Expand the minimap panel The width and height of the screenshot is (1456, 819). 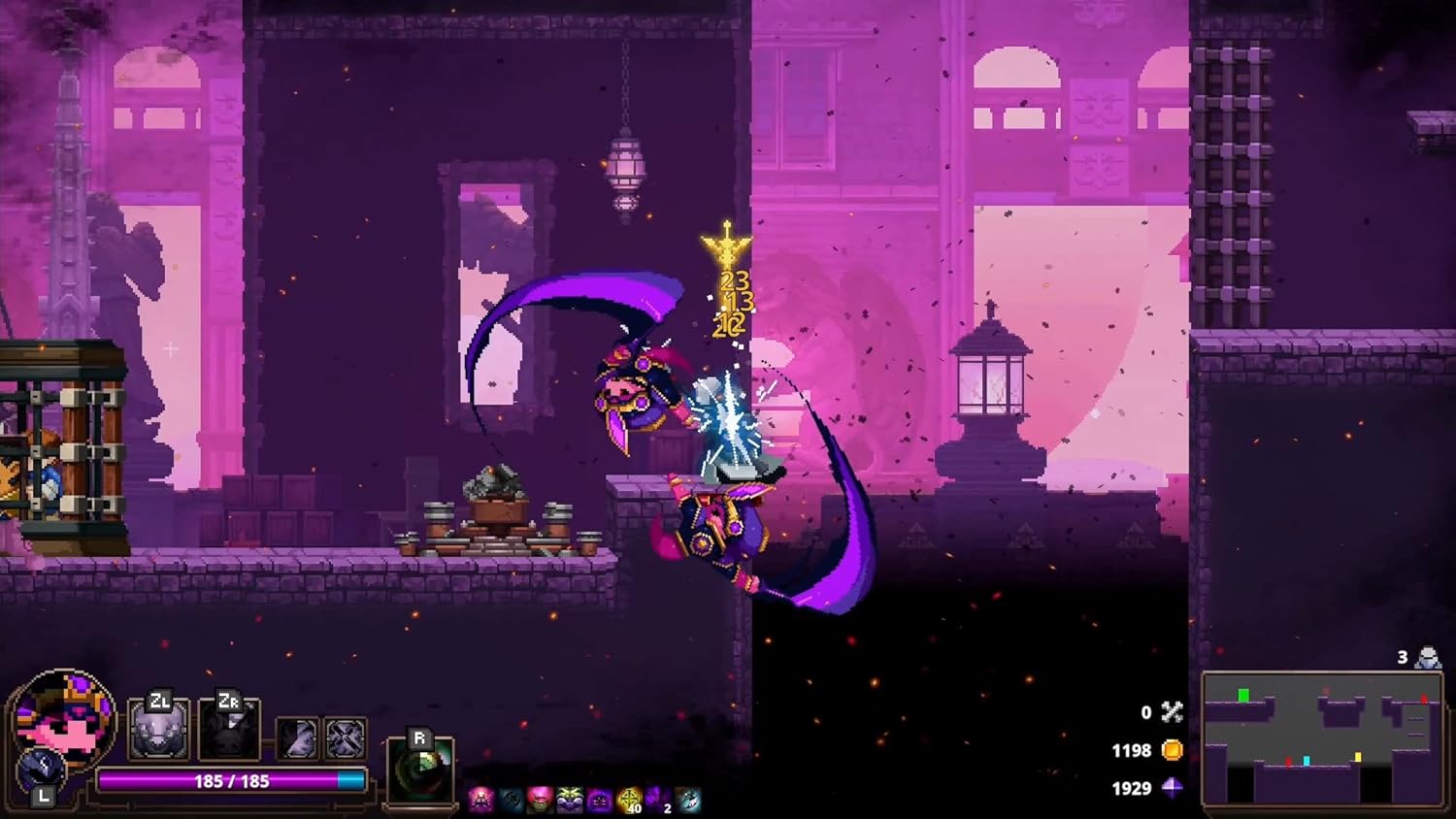(x=1324, y=738)
